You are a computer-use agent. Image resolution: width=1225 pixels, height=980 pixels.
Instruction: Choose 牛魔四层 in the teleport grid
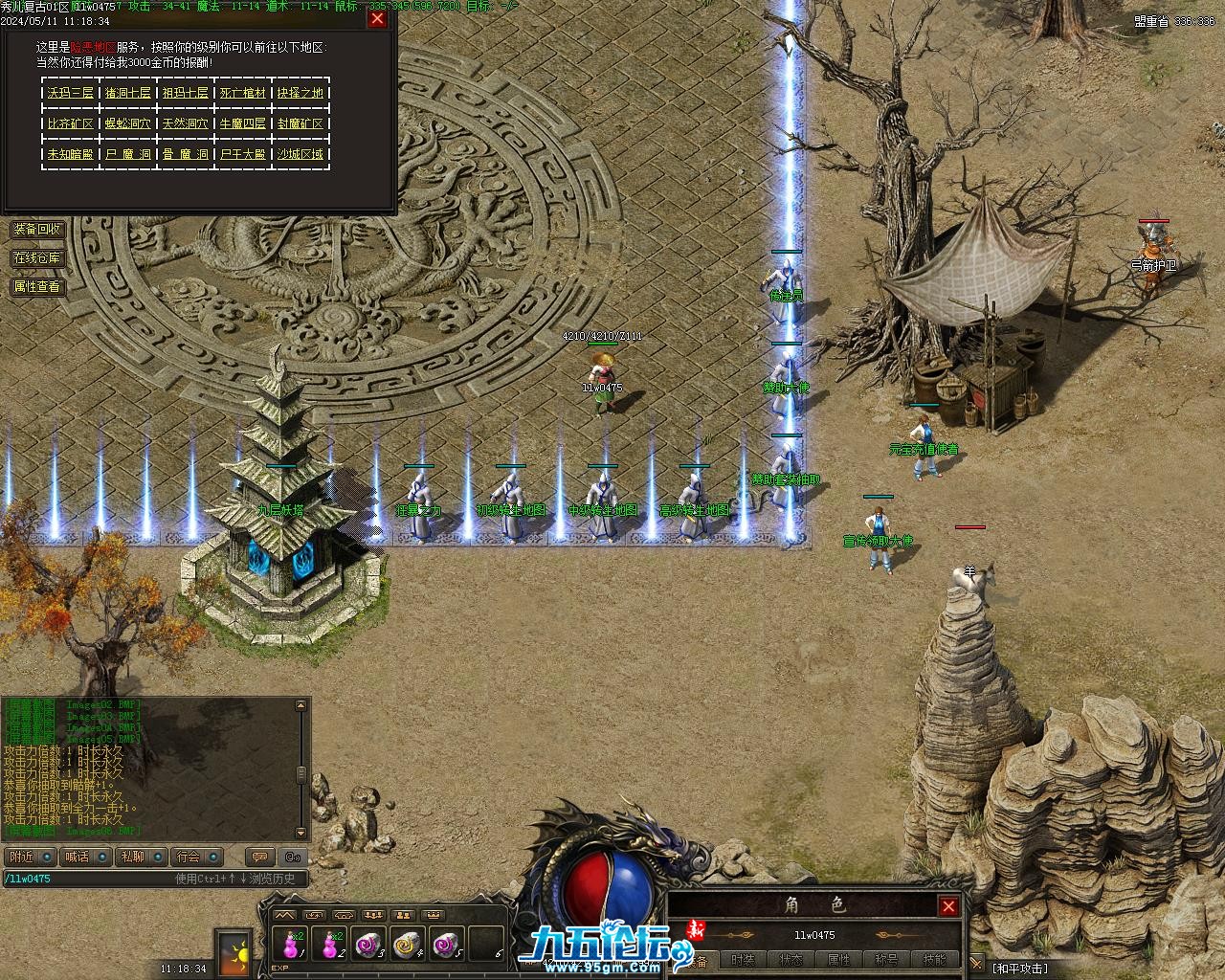point(243,123)
